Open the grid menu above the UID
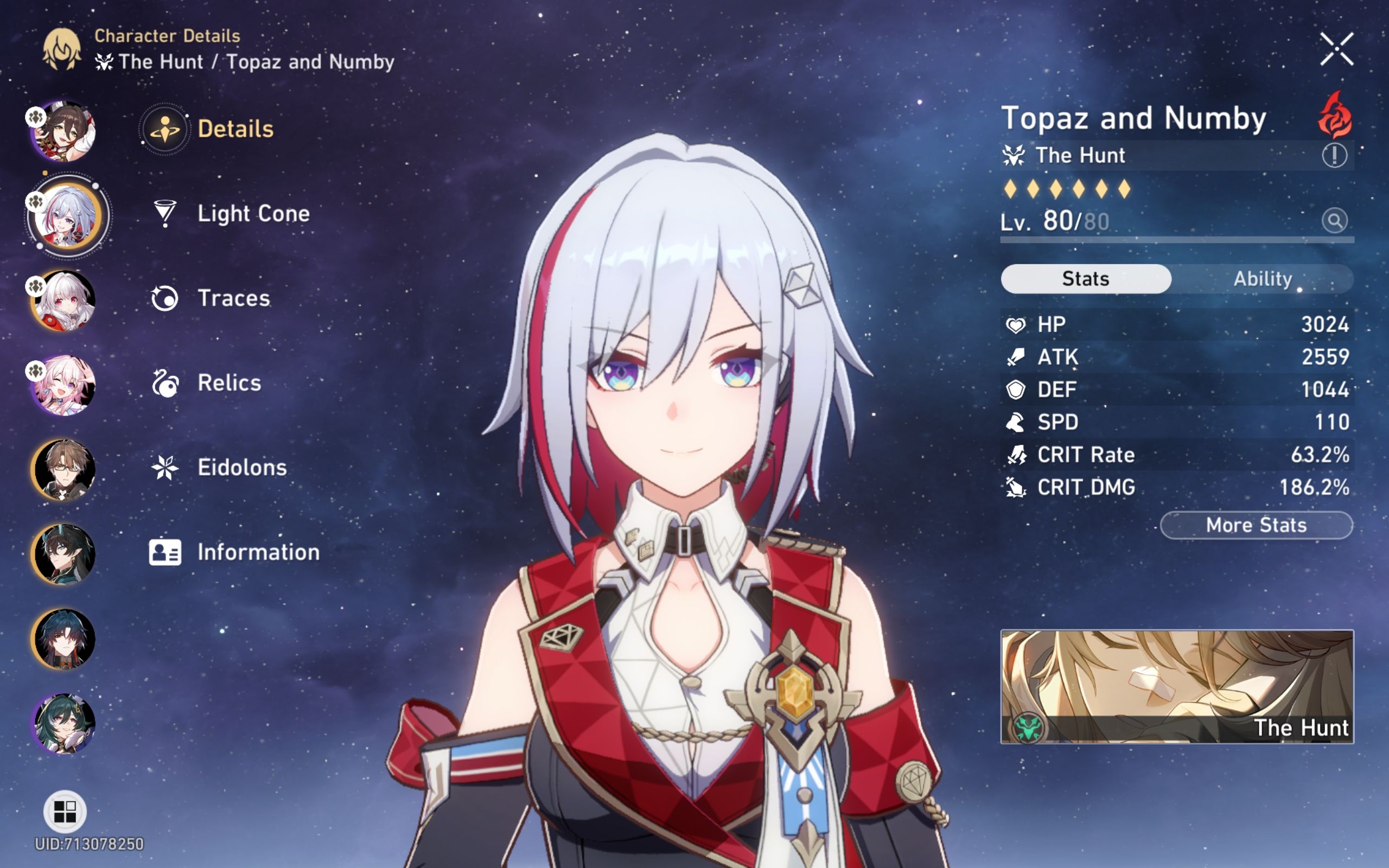This screenshot has height=868, width=1389. click(65, 812)
